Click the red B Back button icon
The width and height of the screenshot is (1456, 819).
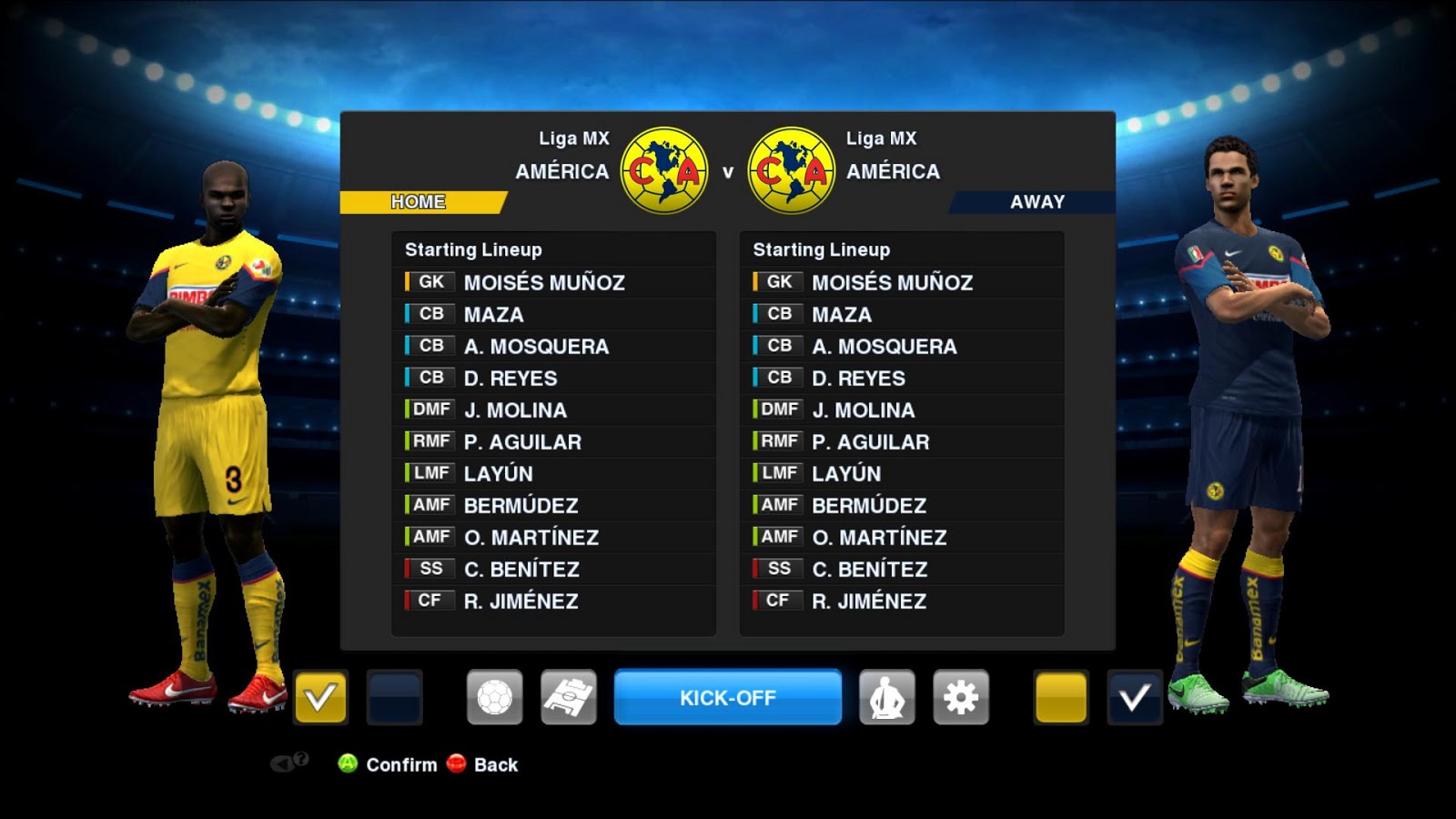click(x=456, y=764)
